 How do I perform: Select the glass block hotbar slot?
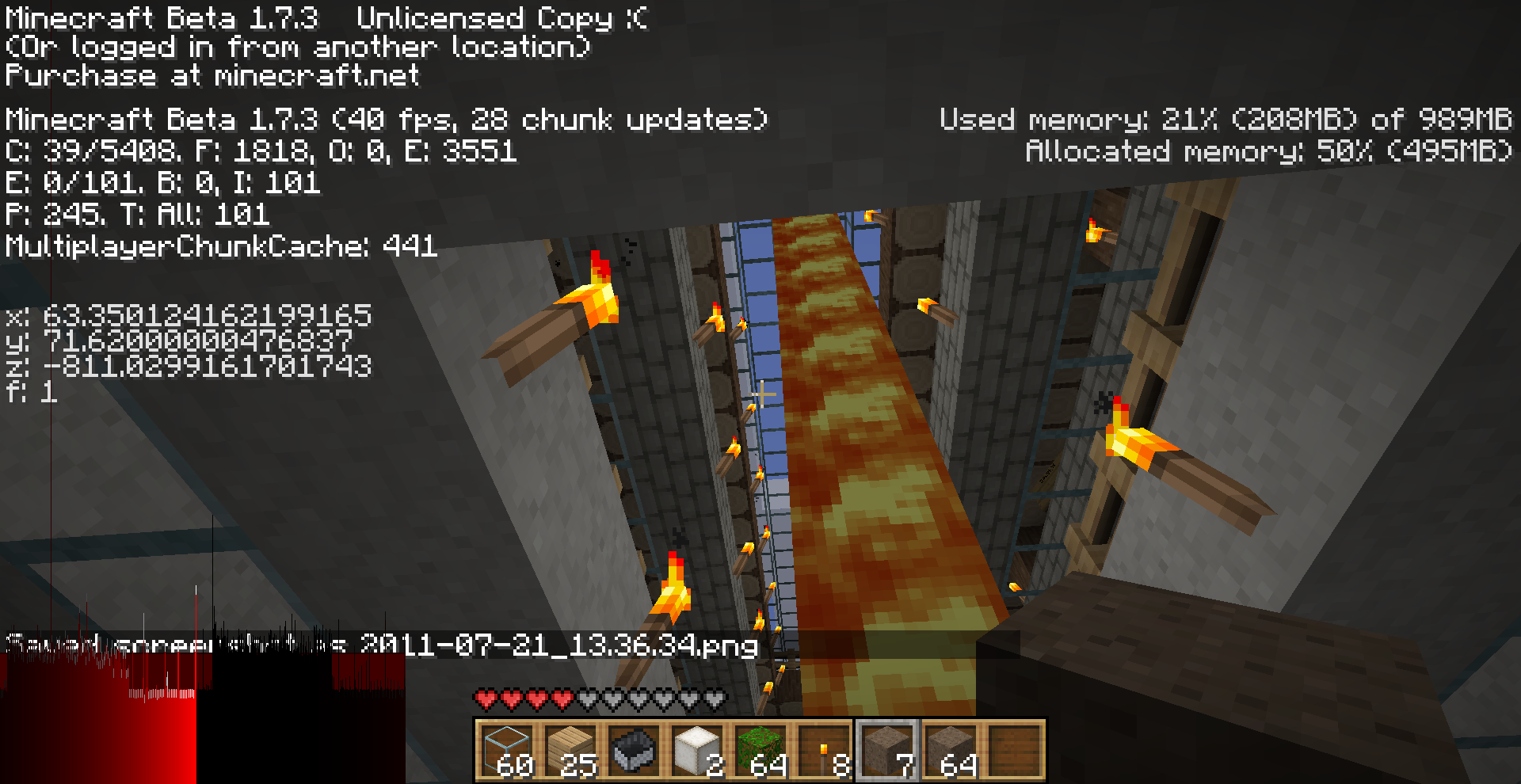(x=507, y=750)
